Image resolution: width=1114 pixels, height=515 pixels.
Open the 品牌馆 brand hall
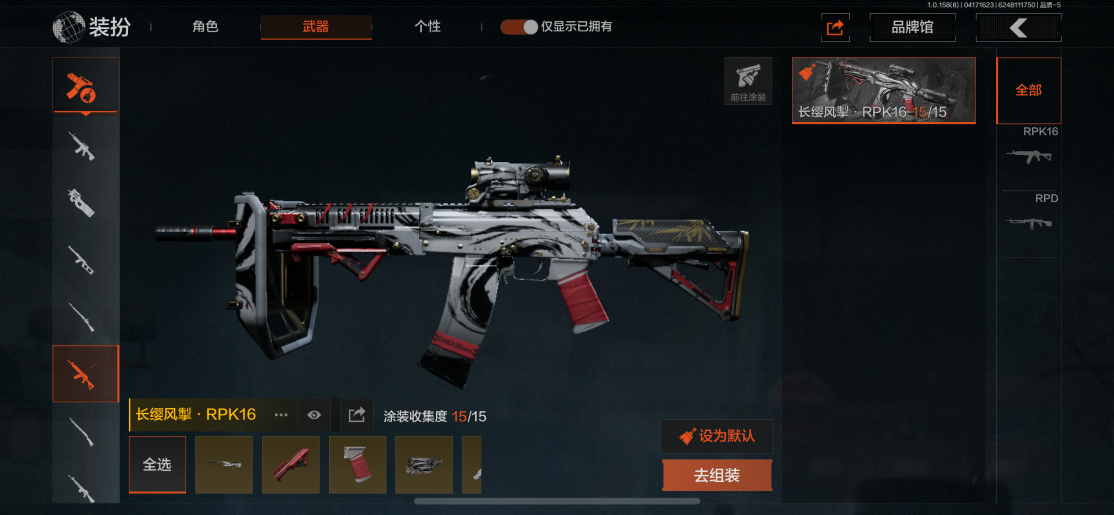(x=912, y=27)
